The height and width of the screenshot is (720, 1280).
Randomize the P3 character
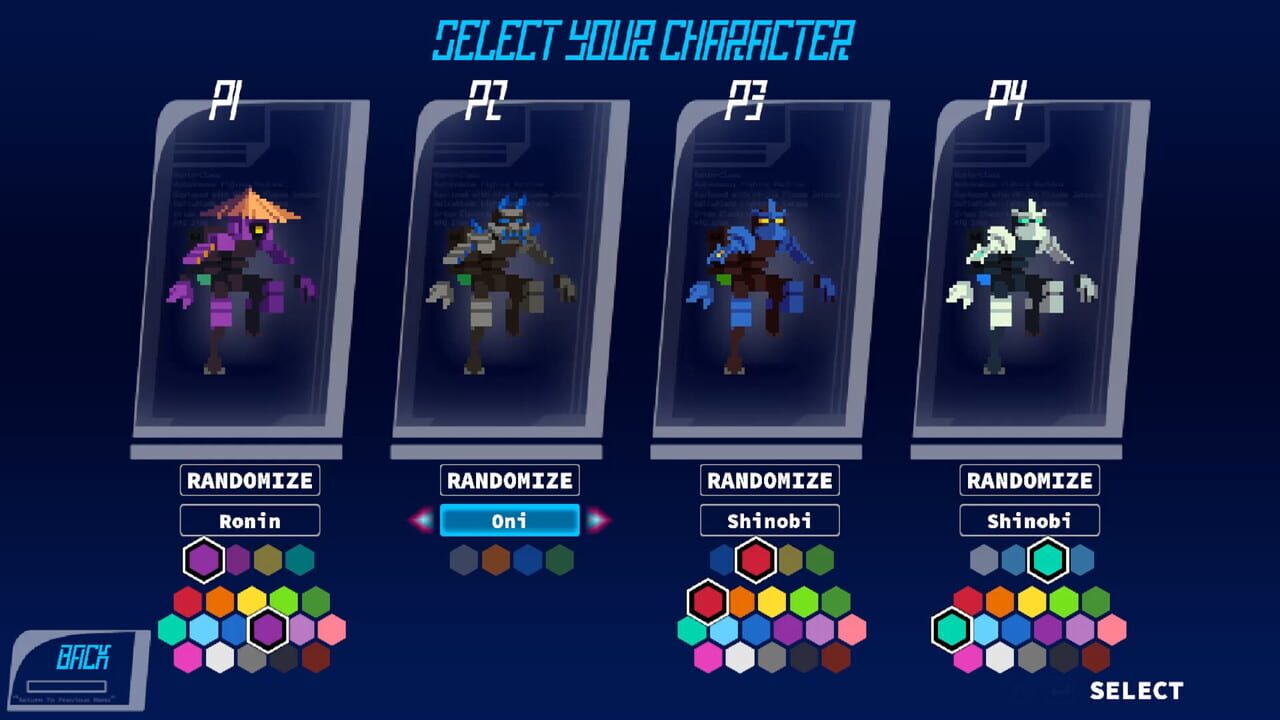tap(770, 480)
